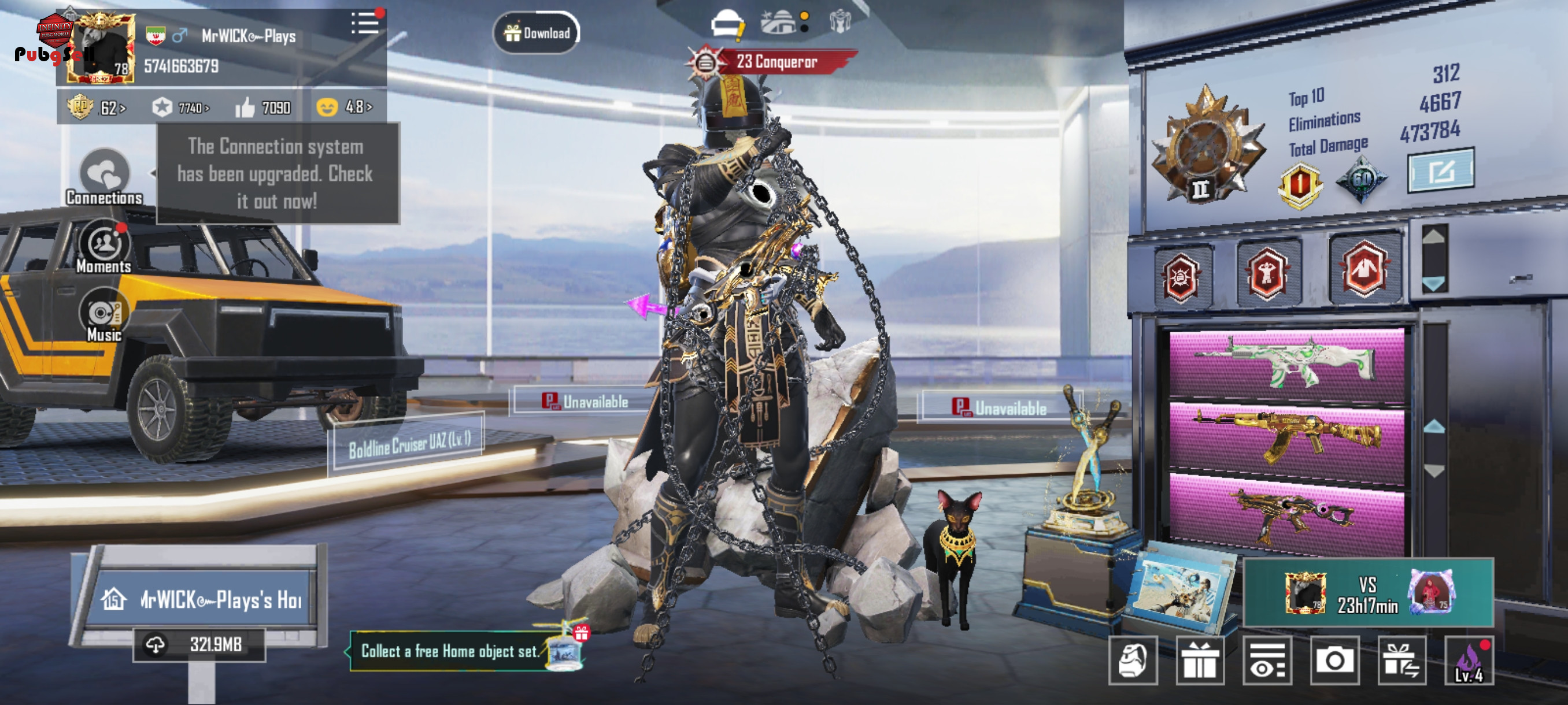
Task: Collect the free Home object set
Action: [x=450, y=651]
